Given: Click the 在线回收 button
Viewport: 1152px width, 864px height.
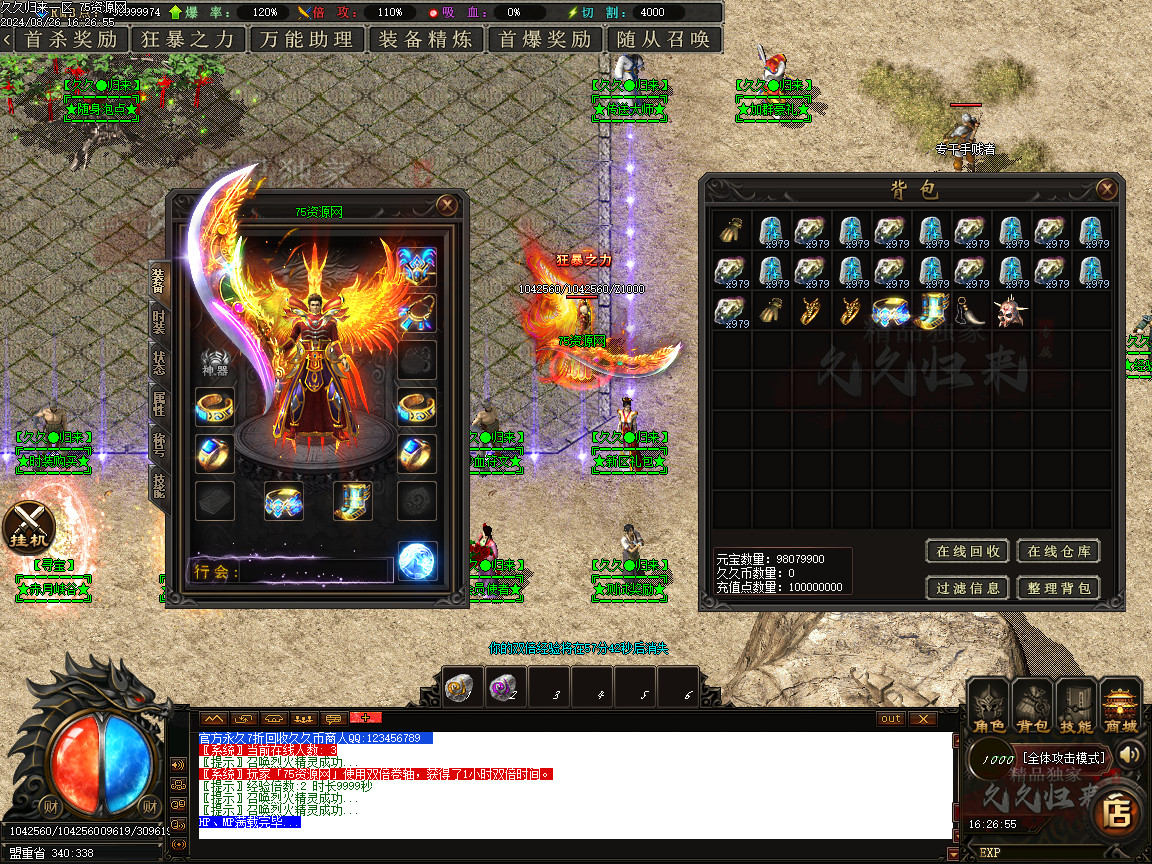Looking at the screenshot, I should coord(968,551).
